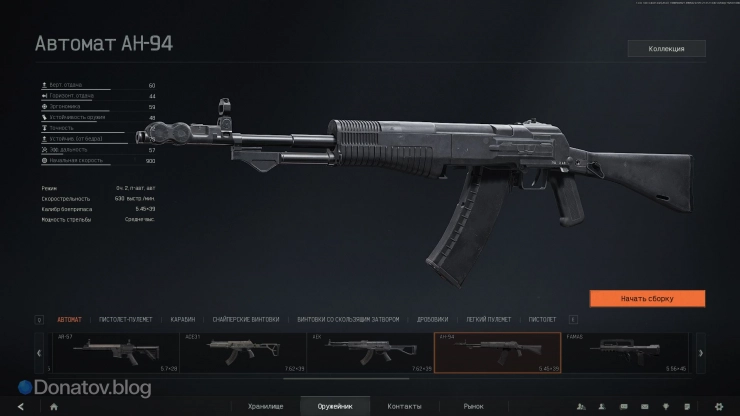Image resolution: width=740 pixels, height=416 pixels.
Task: Open Винтовки со скользящим затвором category
Action: click(348, 319)
